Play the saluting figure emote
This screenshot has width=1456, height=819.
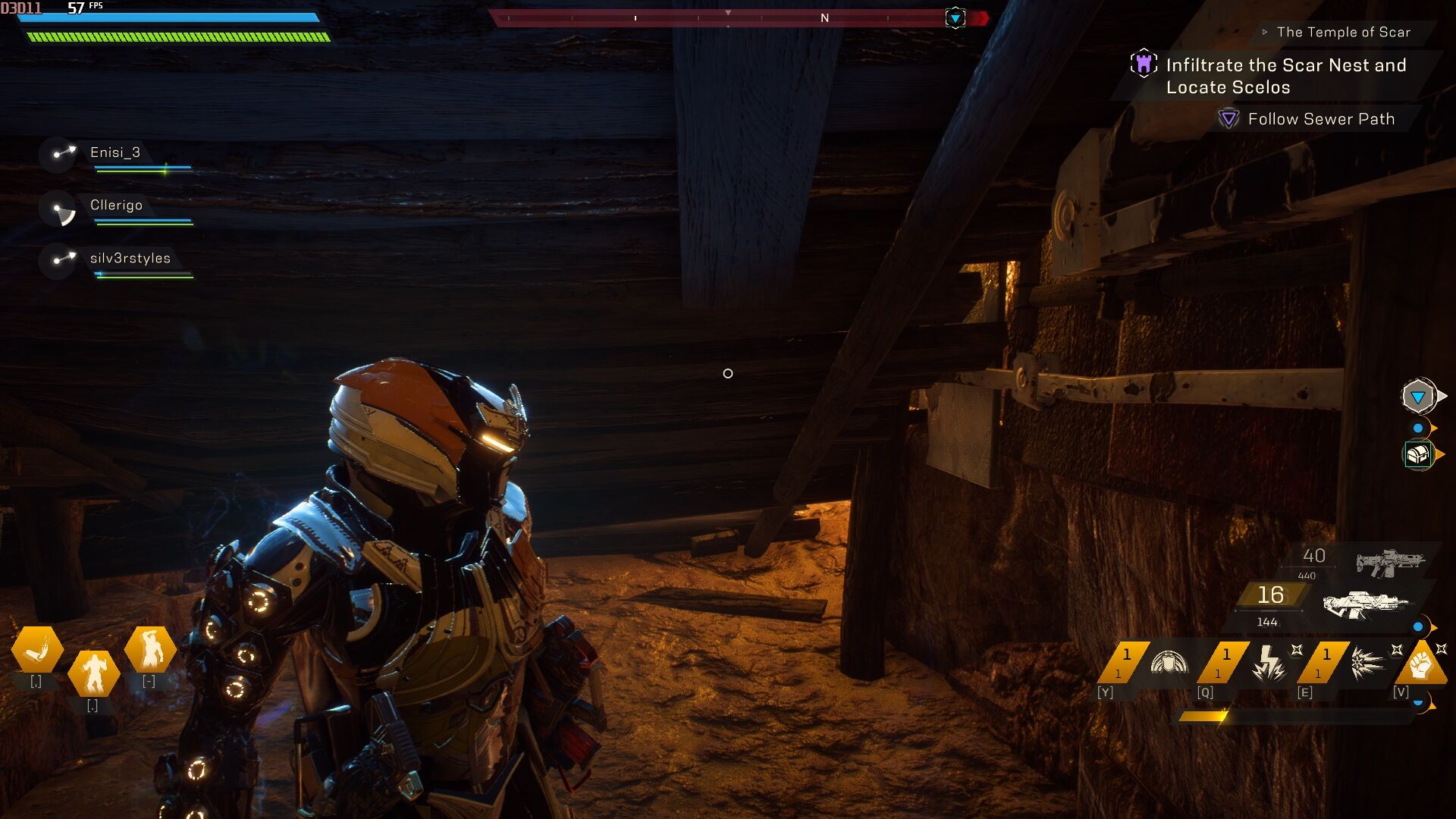(149, 650)
